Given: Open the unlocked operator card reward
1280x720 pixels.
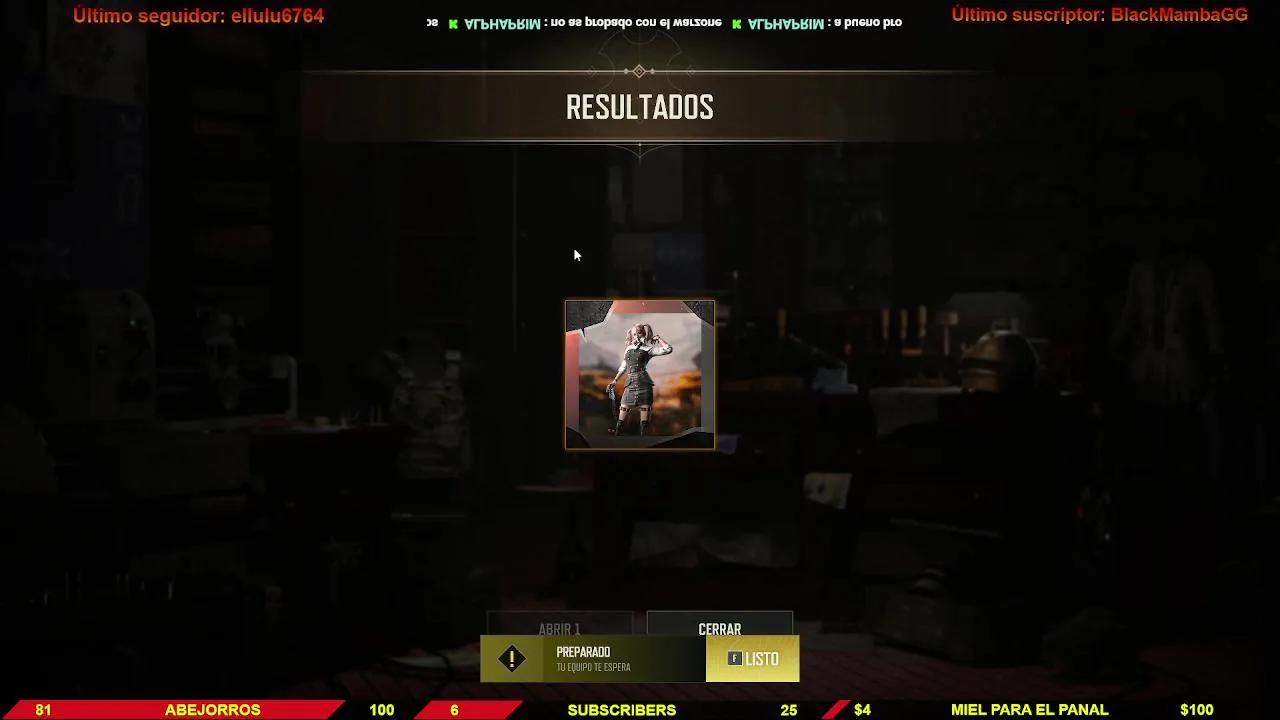Looking at the screenshot, I should click(x=639, y=373).
